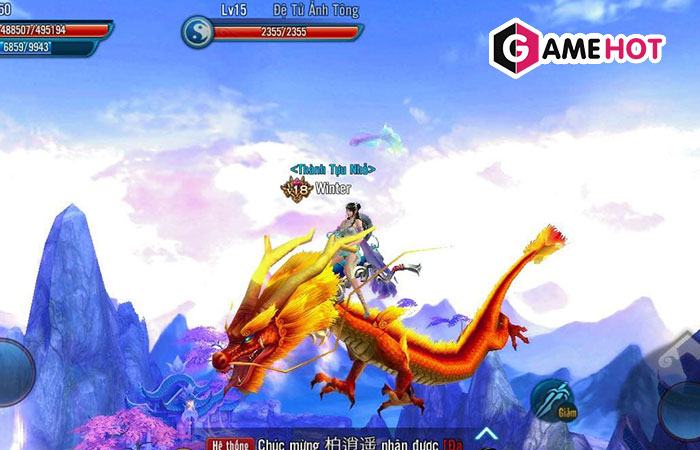Image resolution: width=700 pixels, height=450 pixels.
Task: Expand the chat panel with the up arrow
Action: click(487, 433)
